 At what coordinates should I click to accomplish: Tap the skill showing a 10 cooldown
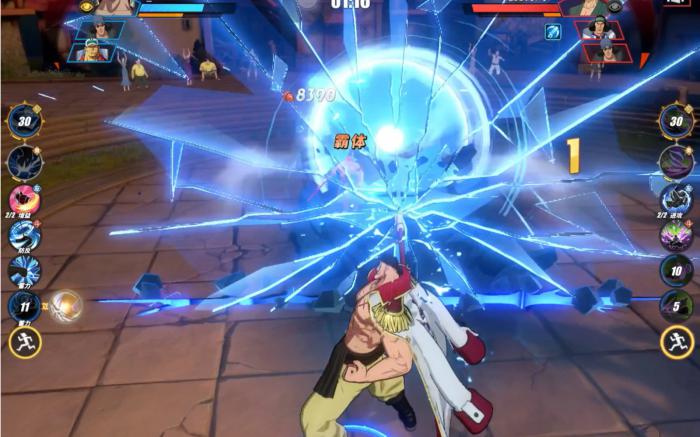click(x=676, y=270)
